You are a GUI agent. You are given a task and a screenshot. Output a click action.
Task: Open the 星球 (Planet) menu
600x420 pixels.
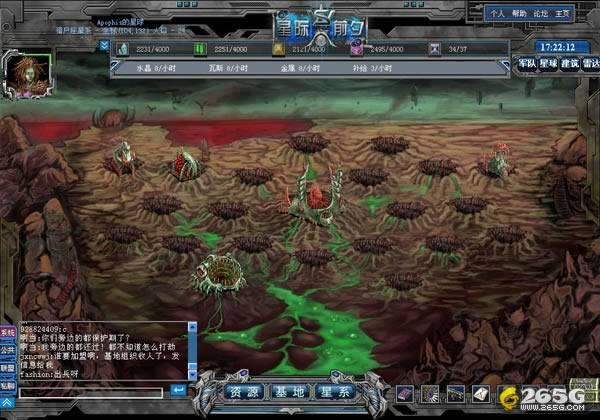coord(547,64)
